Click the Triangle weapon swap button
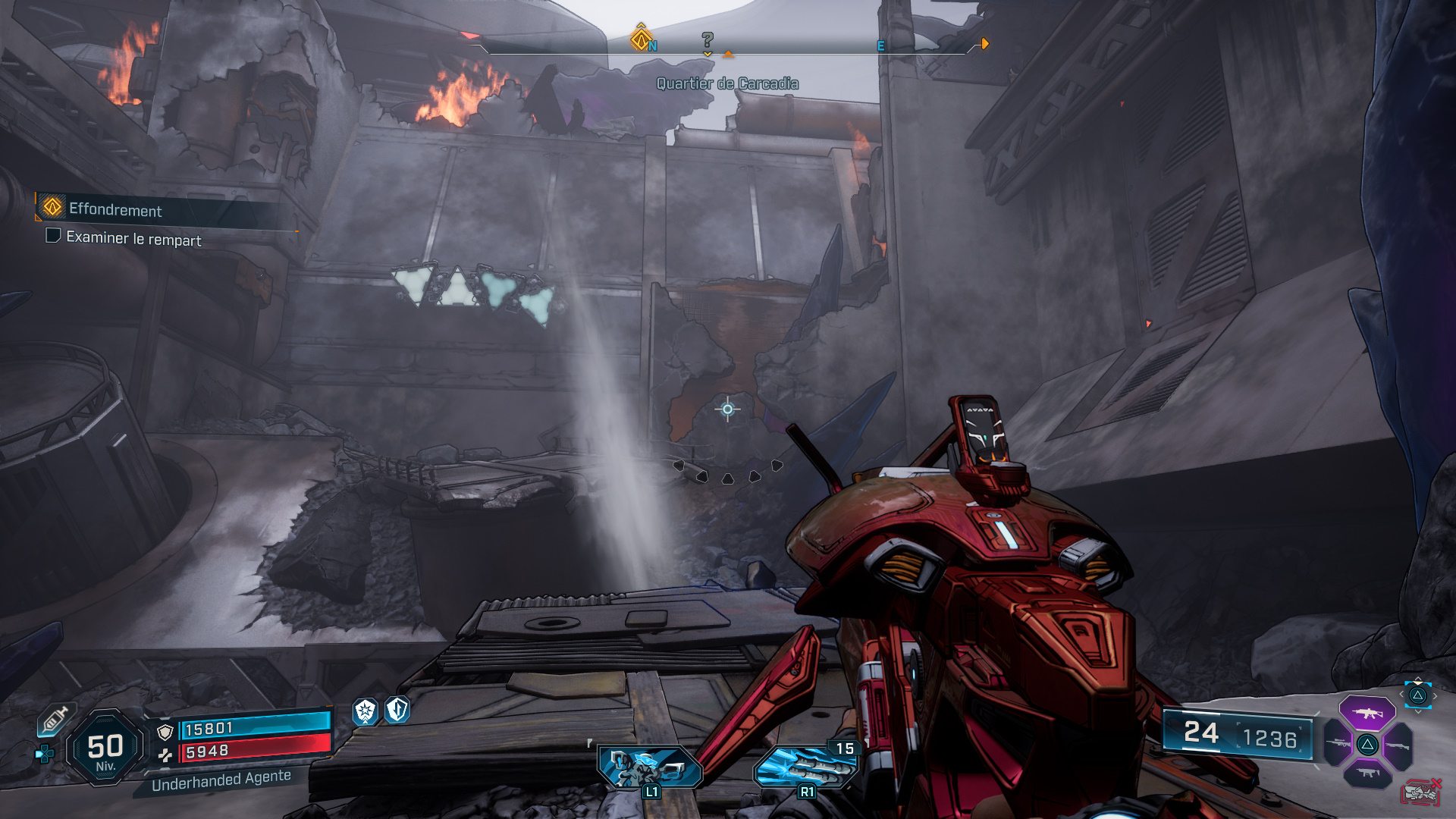The width and height of the screenshot is (1456, 819). click(x=1417, y=696)
